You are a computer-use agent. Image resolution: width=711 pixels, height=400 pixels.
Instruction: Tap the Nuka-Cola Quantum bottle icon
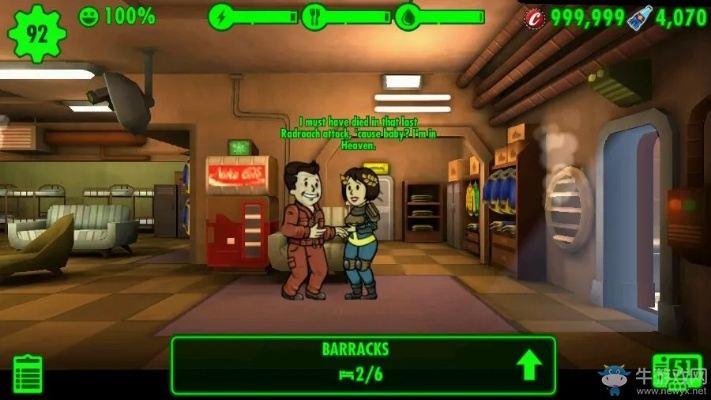pyautogui.click(x=641, y=17)
